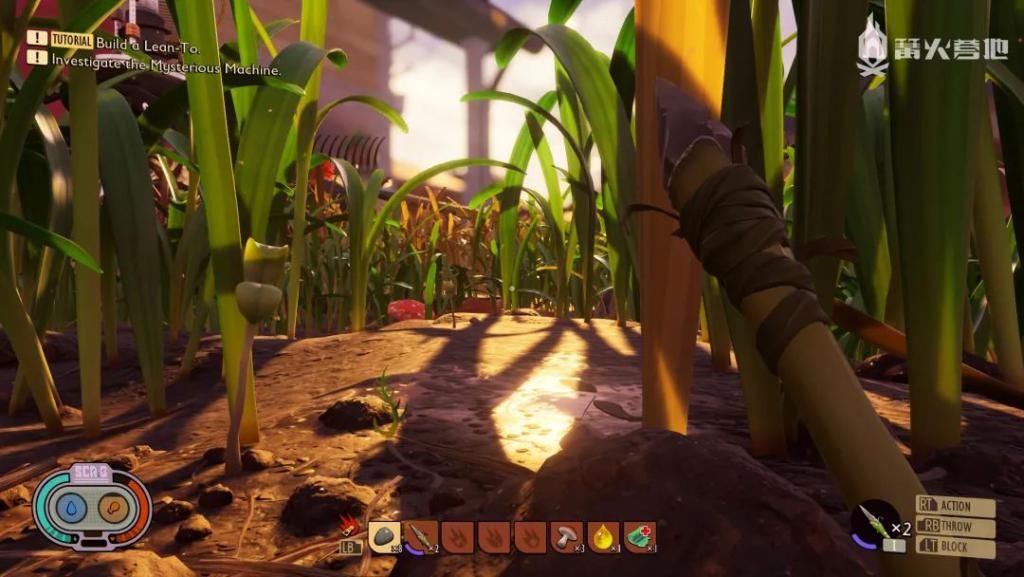
Task: Choose the mushroom slot in the hotbar
Action: click(567, 537)
